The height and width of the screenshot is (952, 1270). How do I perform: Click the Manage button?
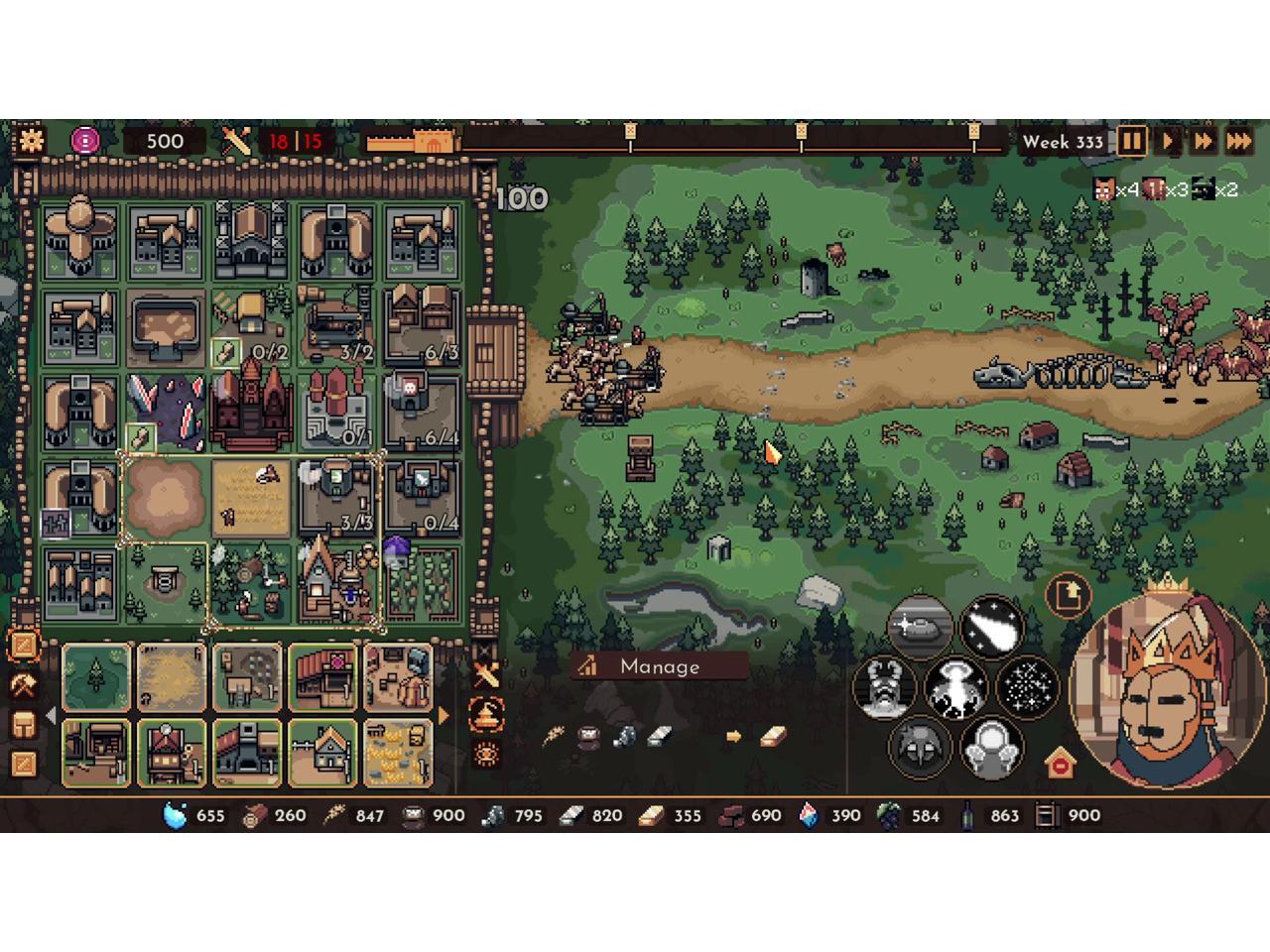click(x=659, y=666)
